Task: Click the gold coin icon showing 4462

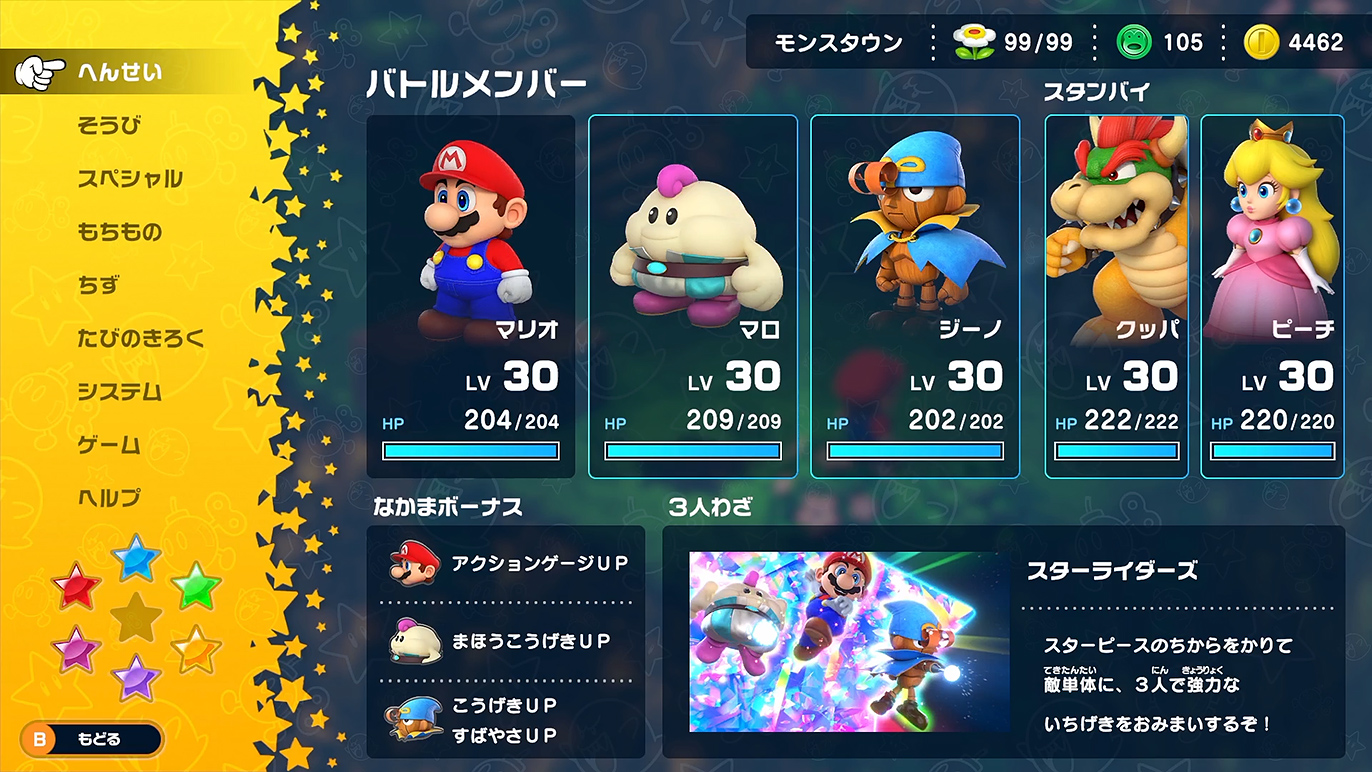Action: 1262,43
